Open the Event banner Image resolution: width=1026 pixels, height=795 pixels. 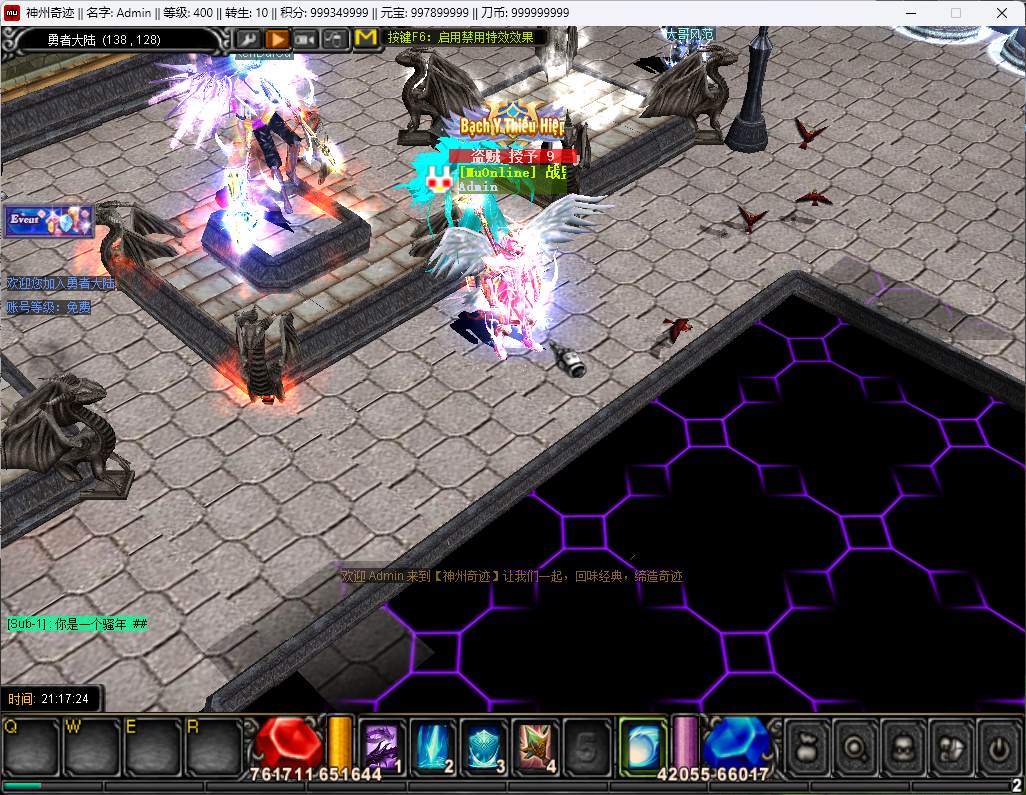[49, 220]
